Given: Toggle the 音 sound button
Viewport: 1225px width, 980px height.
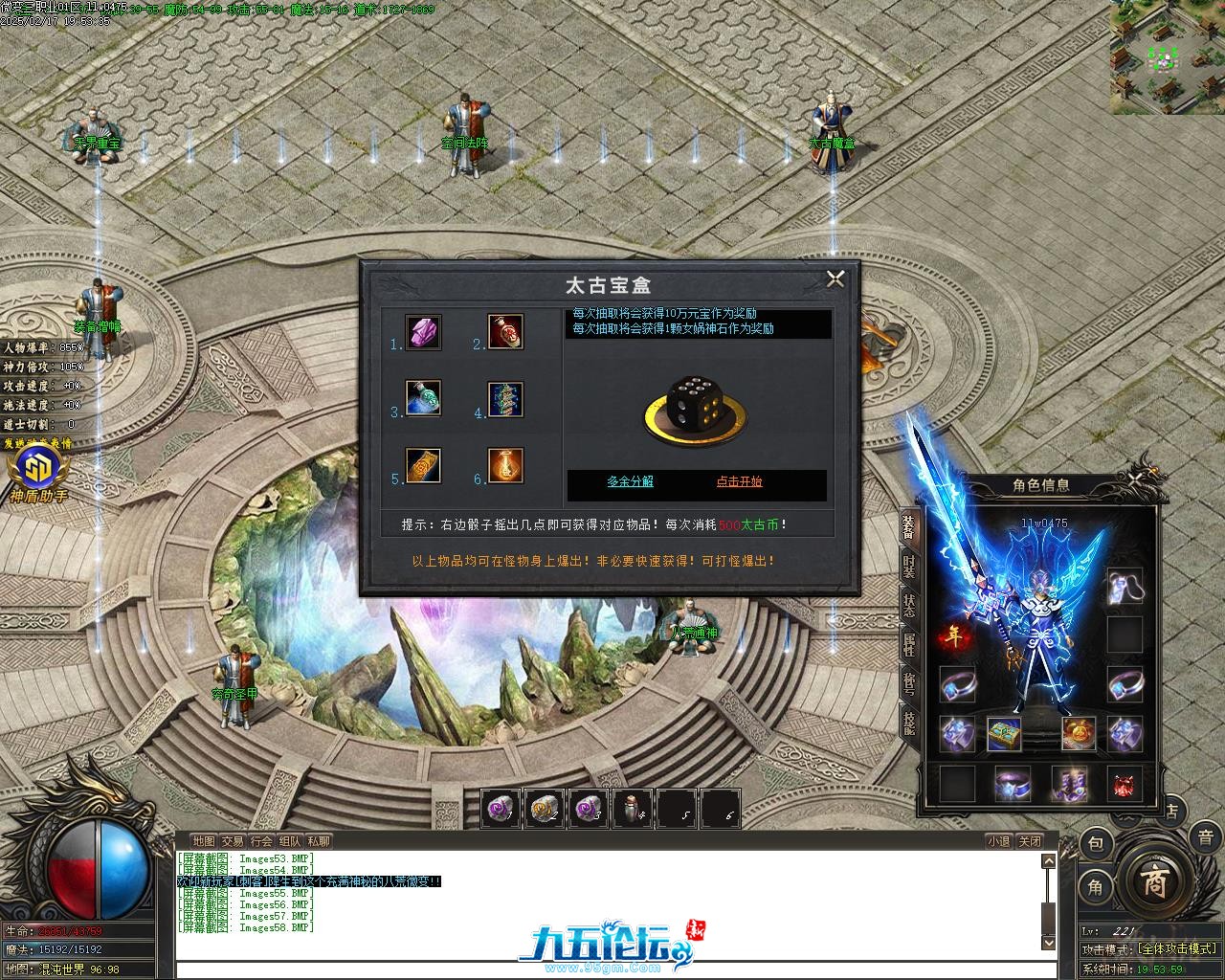Looking at the screenshot, I should (x=1204, y=837).
